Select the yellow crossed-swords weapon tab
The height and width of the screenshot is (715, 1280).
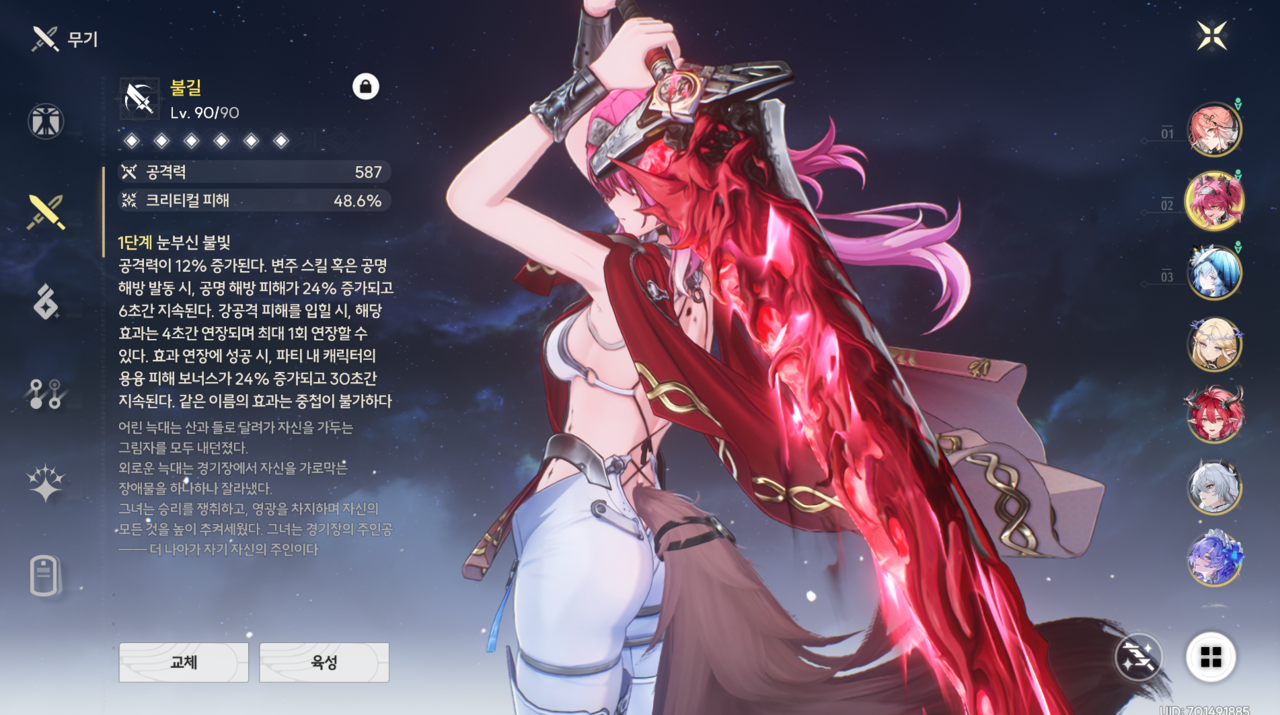[x=46, y=211]
